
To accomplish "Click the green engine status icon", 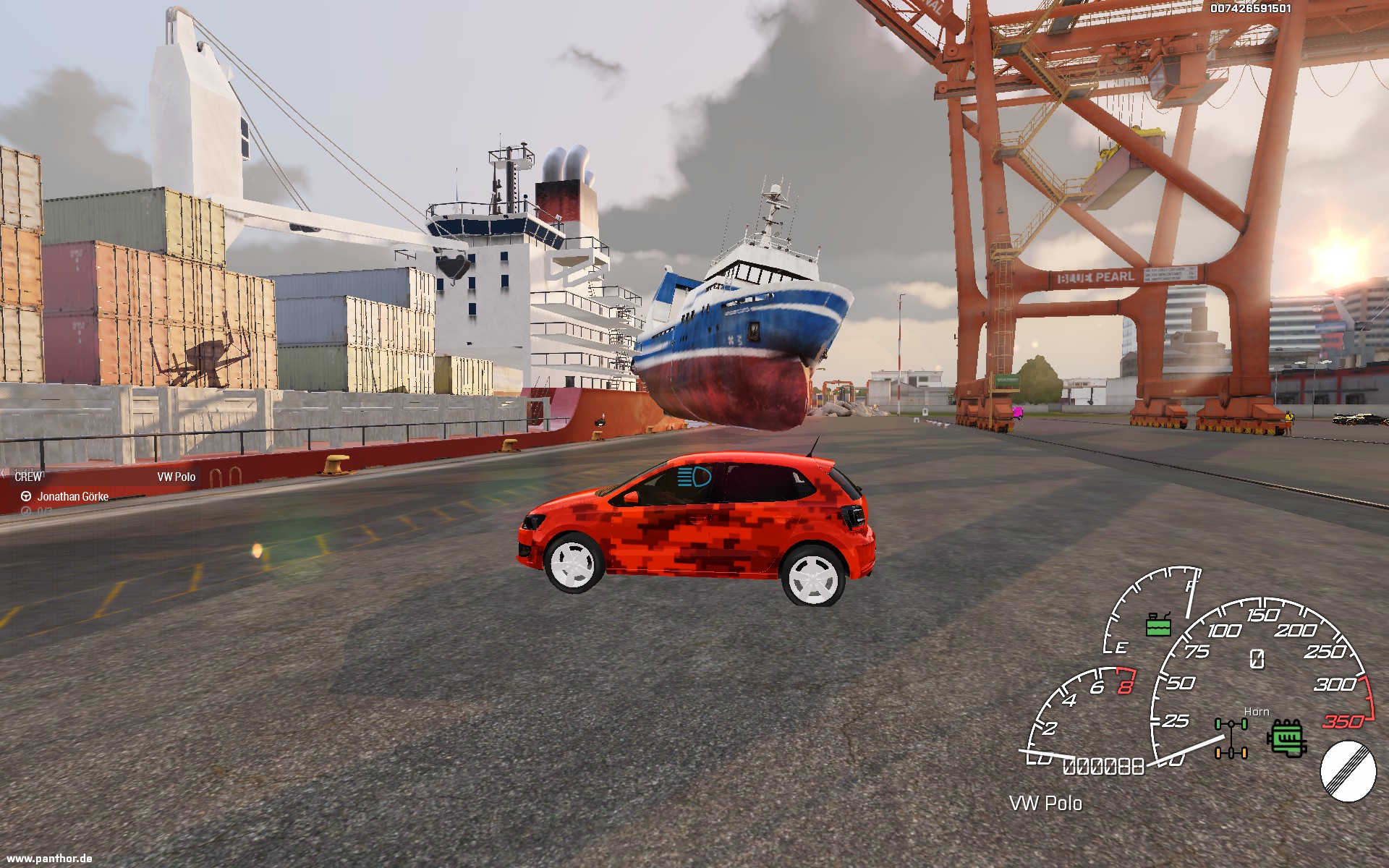I will [x=1286, y=738].
